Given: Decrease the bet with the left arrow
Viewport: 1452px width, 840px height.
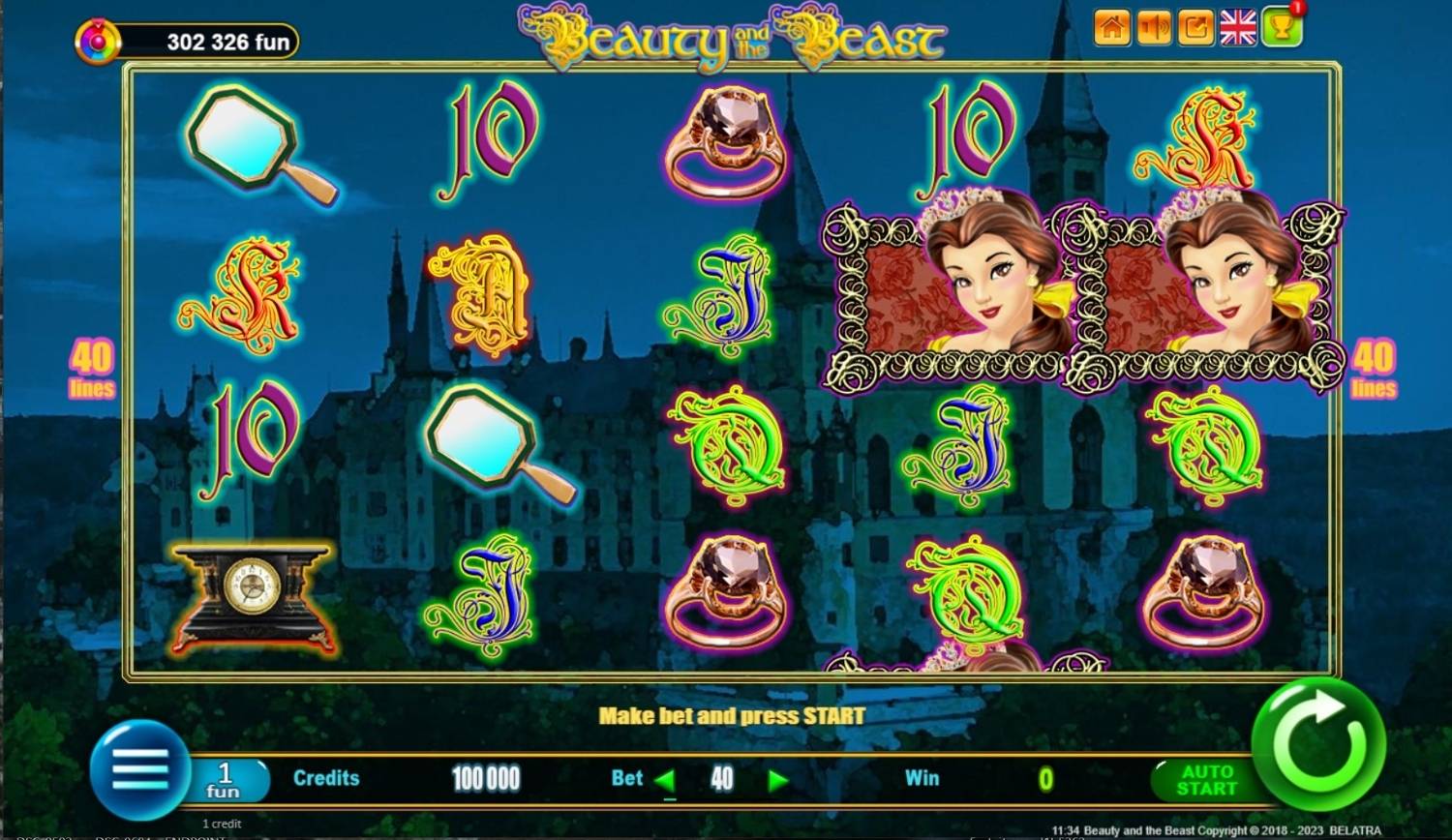Looking at the screenshot, I should [665, 780].
